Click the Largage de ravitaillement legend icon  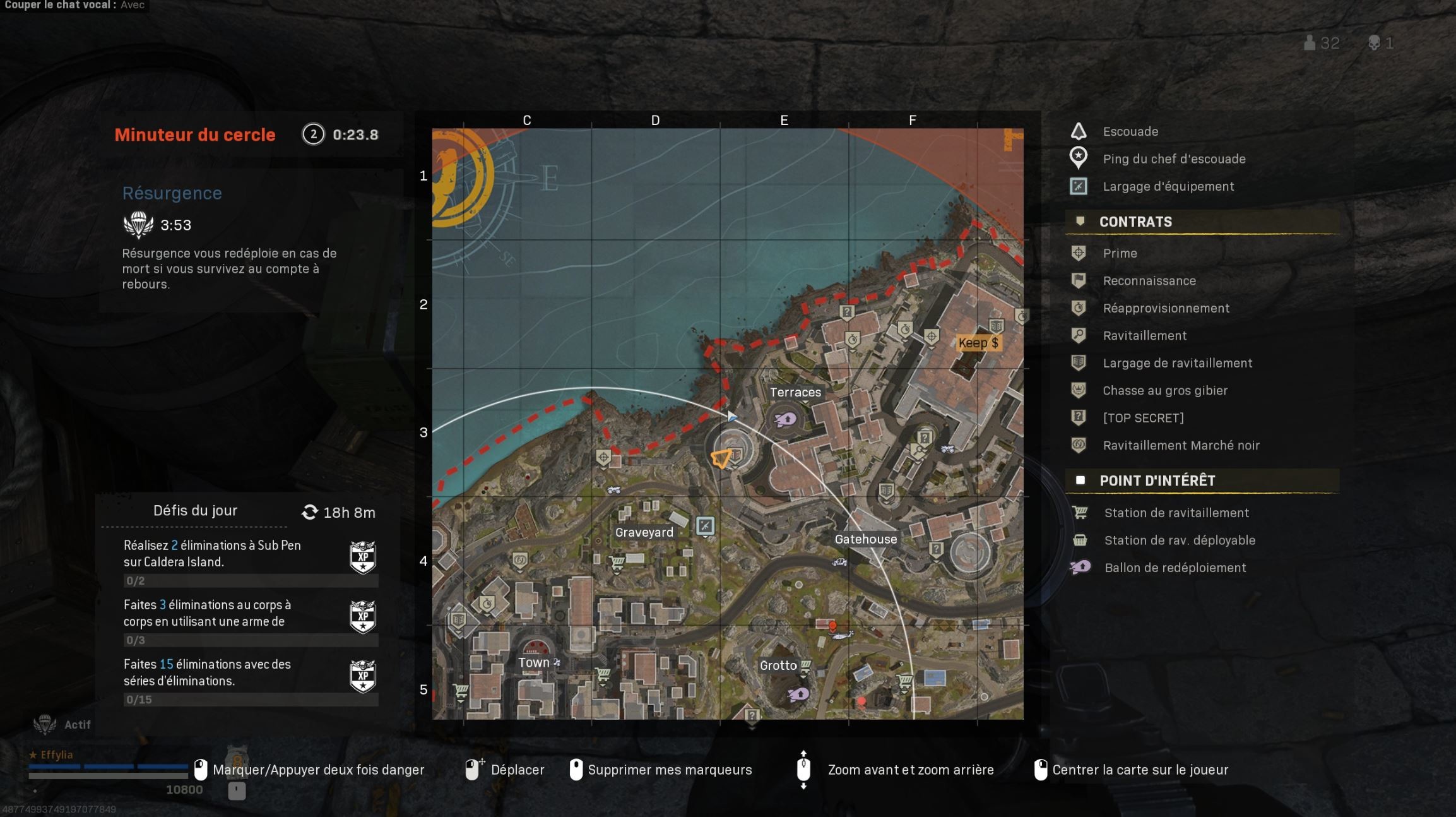coord(1078,363)
